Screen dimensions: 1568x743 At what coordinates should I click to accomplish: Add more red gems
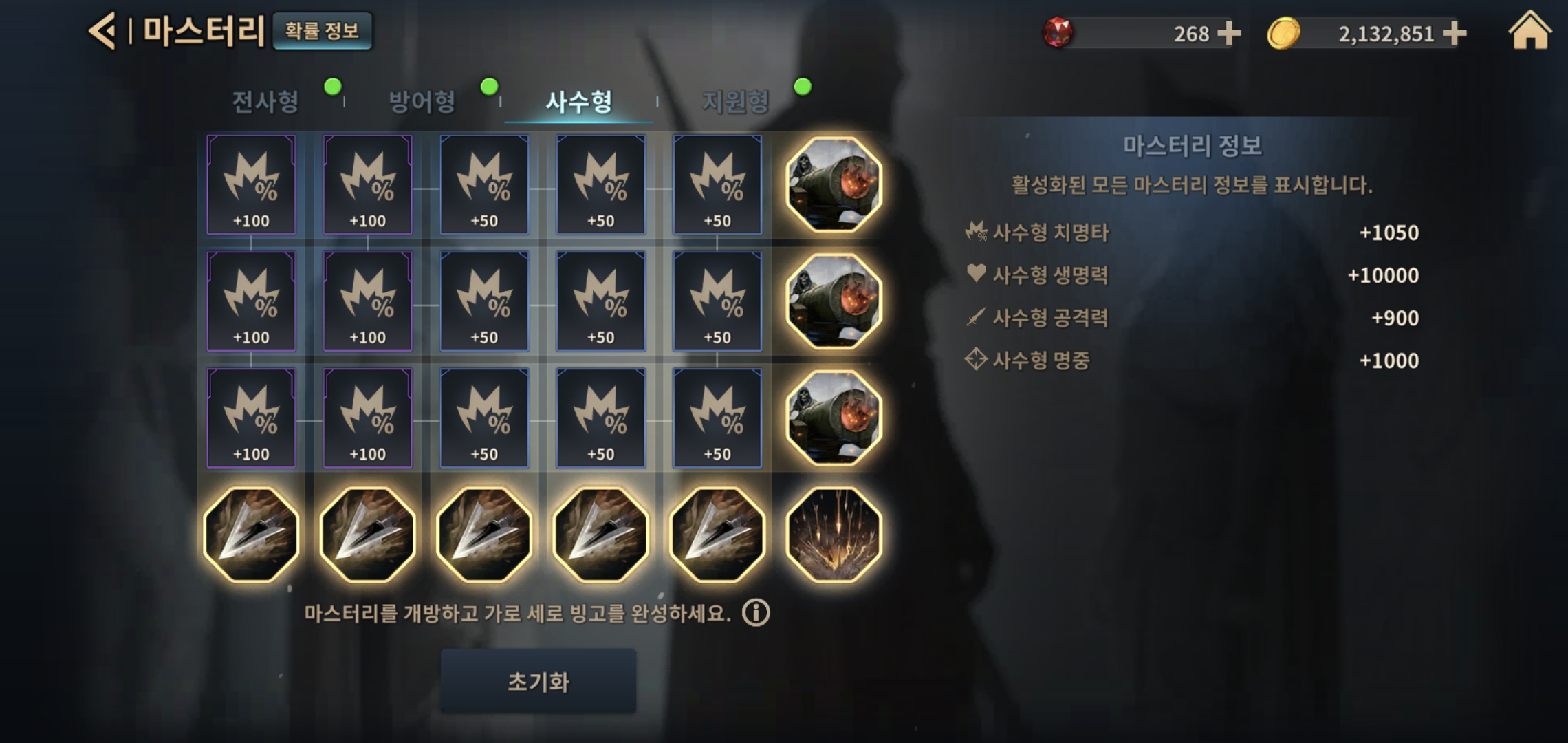(x=1228, y=33)
